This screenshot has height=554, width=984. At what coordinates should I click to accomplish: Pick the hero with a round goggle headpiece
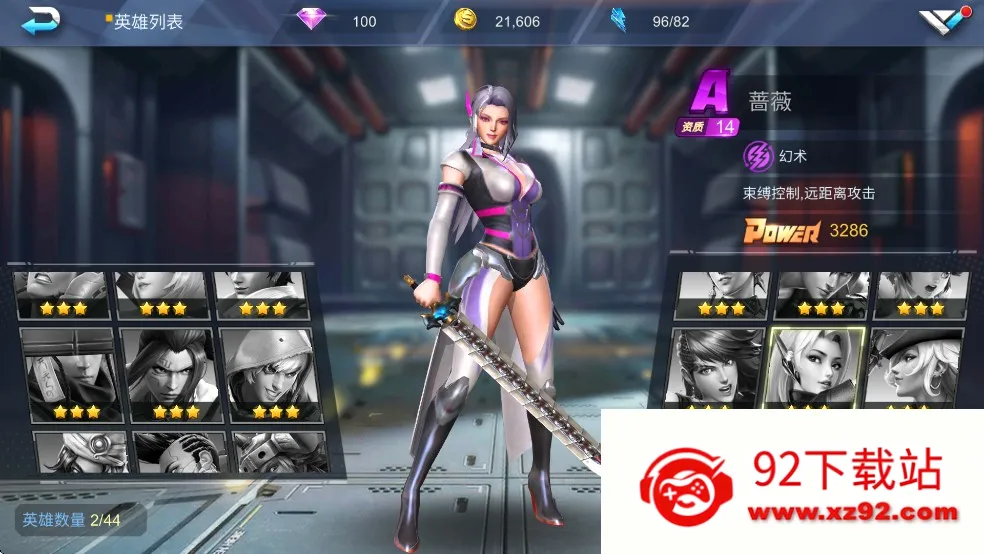[x=80, y=452]
